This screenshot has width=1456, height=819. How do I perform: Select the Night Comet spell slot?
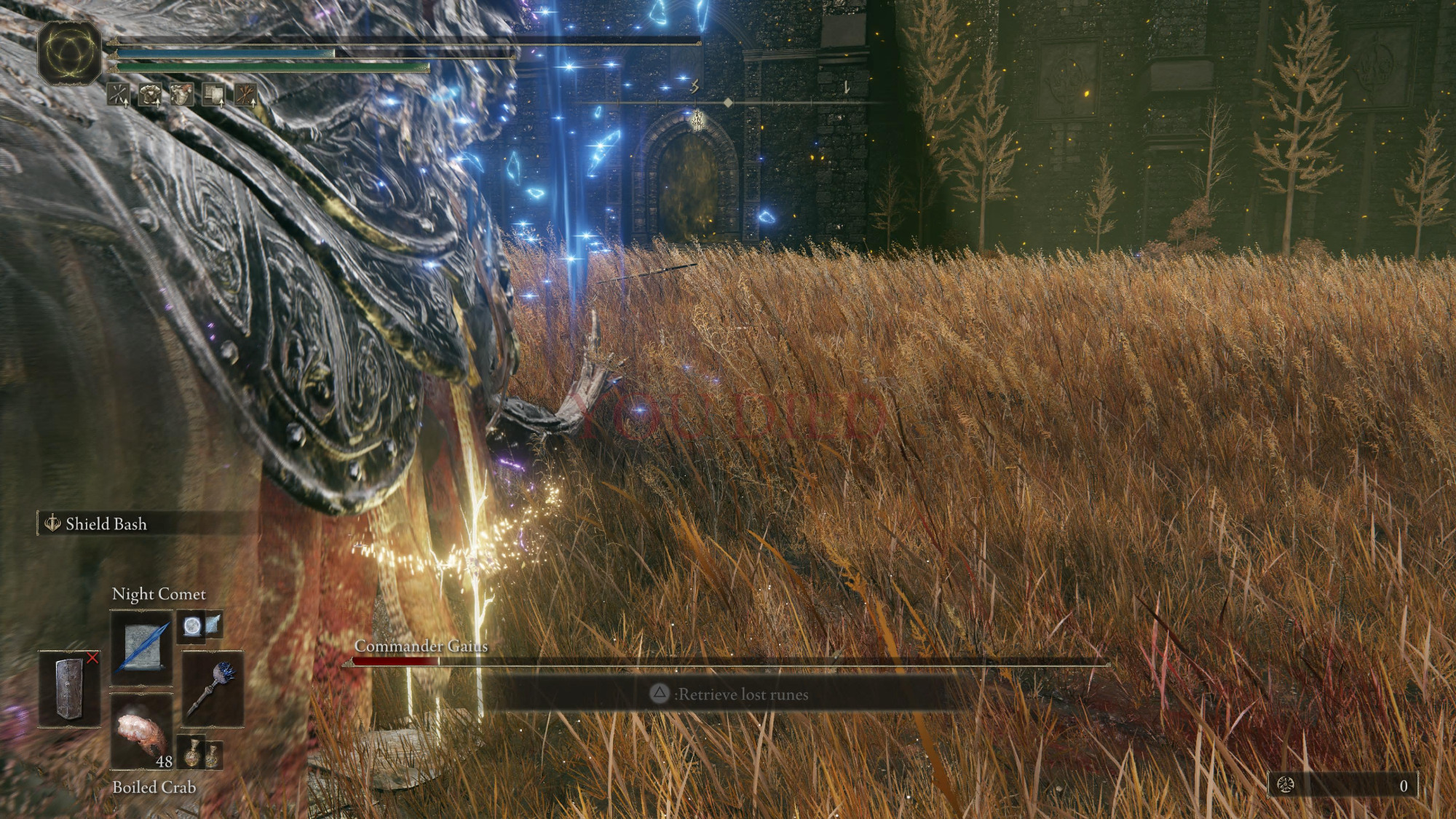point(141,647)
